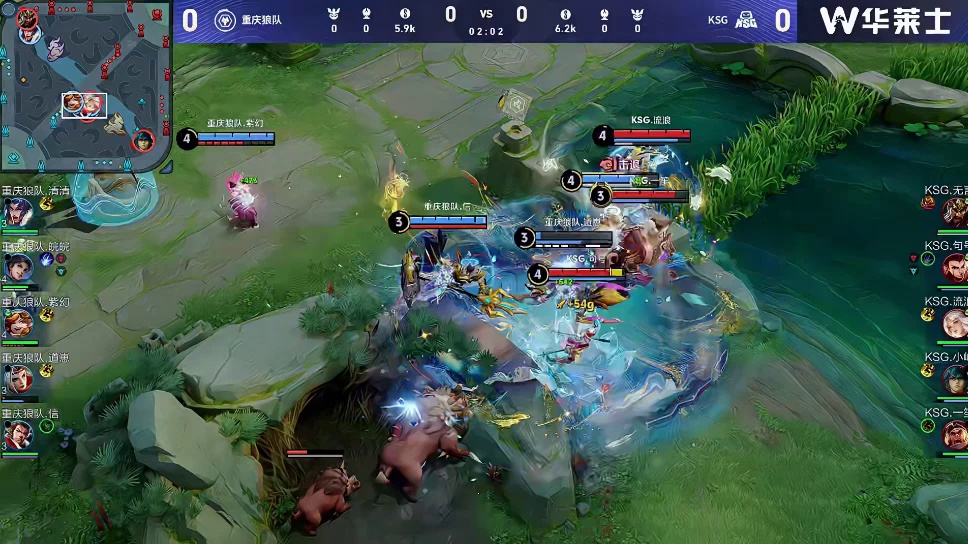Click the KSG team logo on scoreboard
Screen dimensions: 968x544
pos(746,20)
